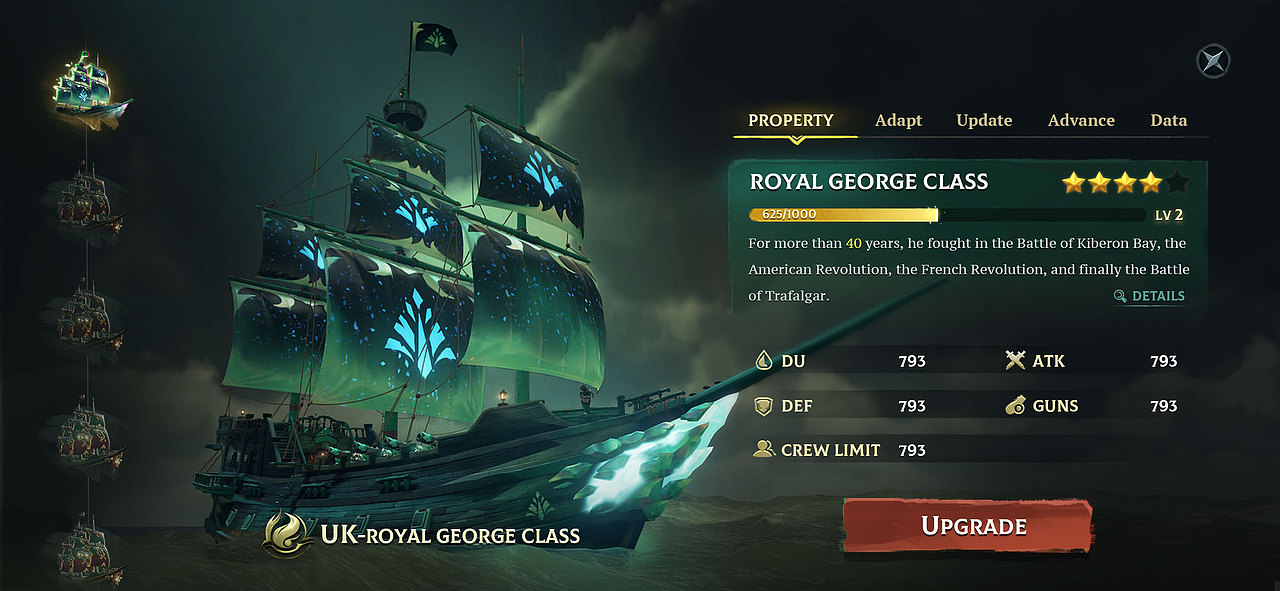Show the Data tab

click(1168, 120)
